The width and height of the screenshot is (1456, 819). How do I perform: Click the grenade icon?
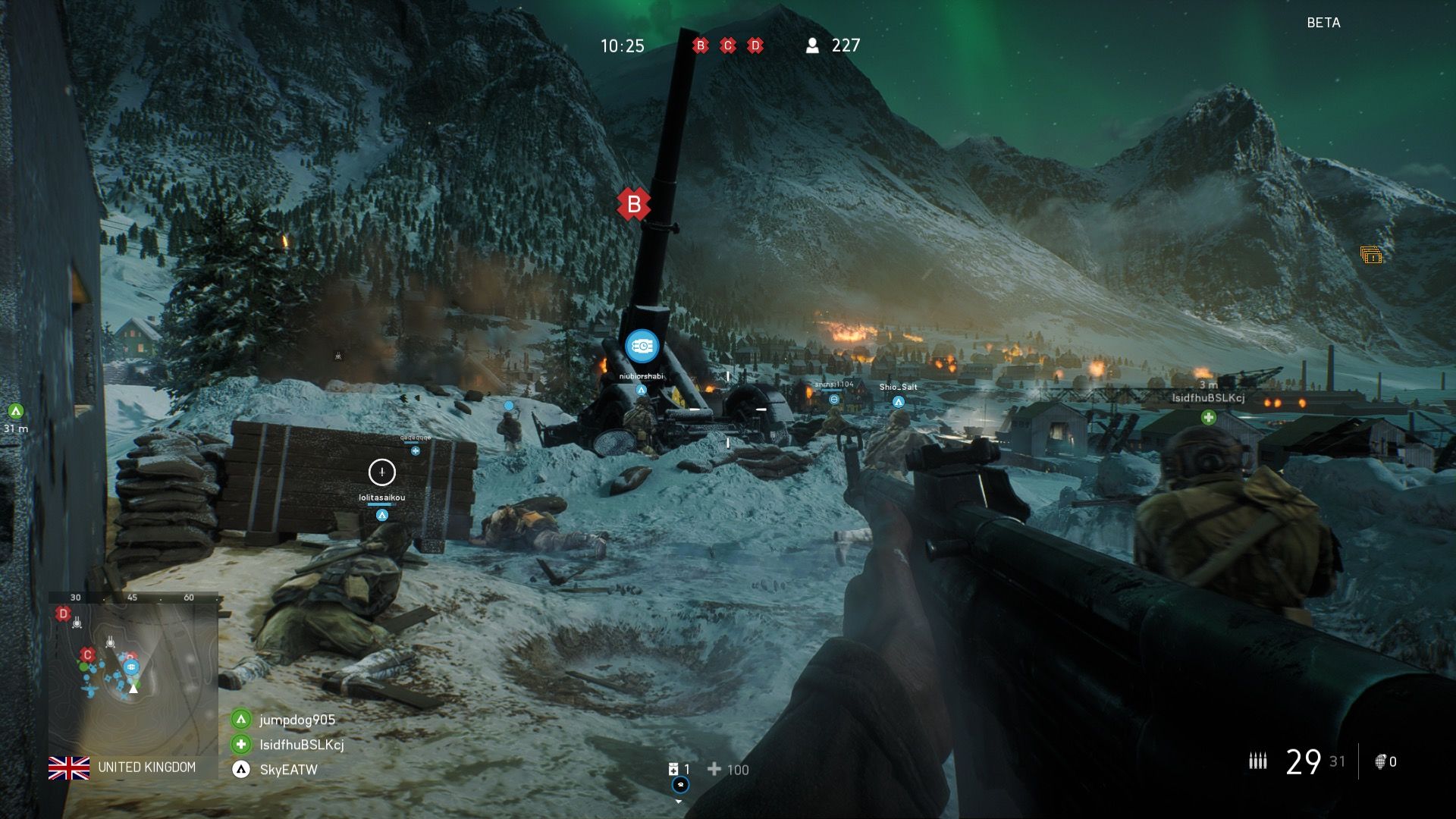click(1380, 761)
